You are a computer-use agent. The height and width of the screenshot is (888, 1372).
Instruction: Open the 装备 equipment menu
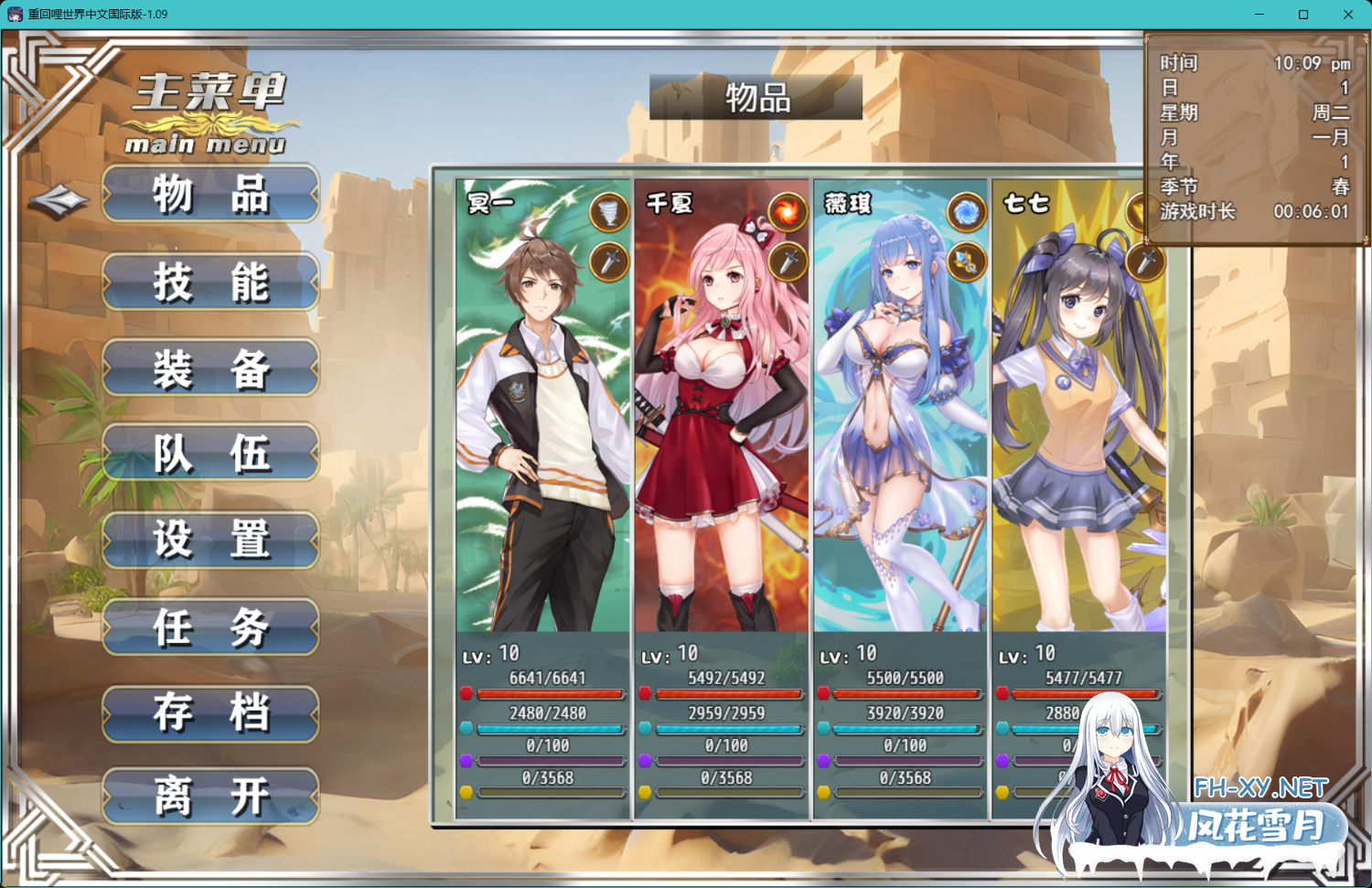coord(210,369)
